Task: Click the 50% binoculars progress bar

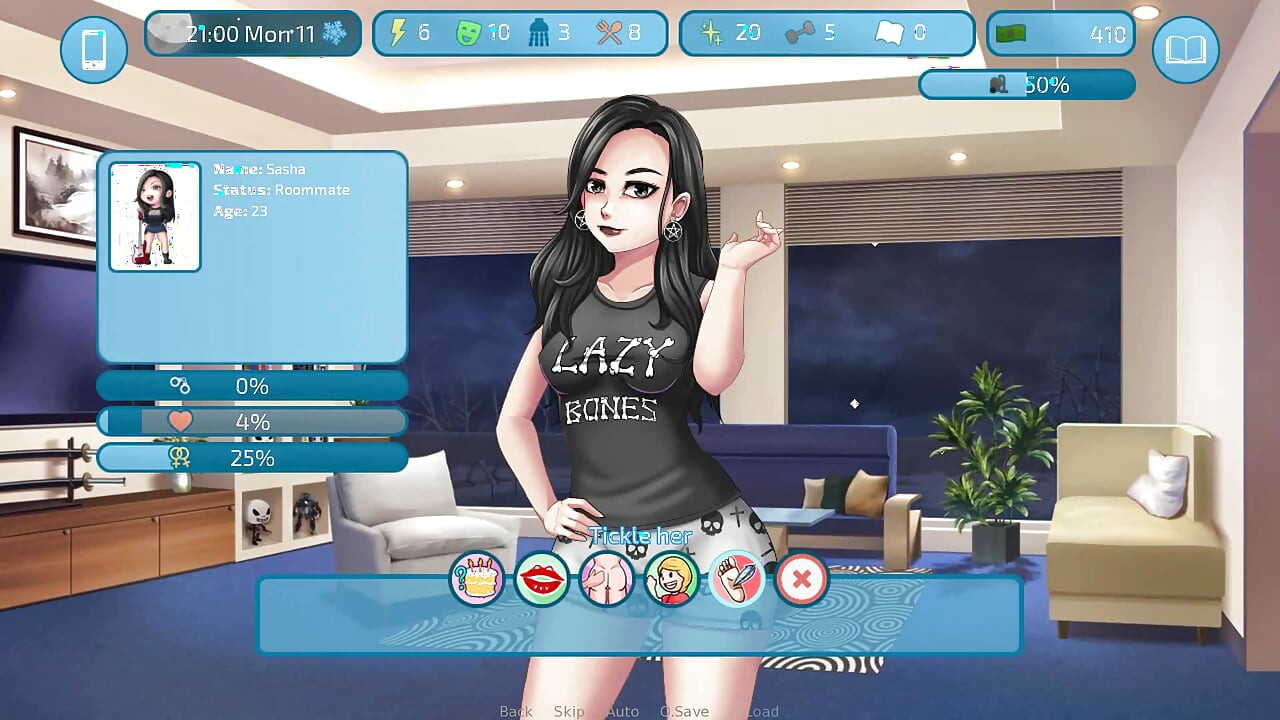Action: pos(1027,85)
